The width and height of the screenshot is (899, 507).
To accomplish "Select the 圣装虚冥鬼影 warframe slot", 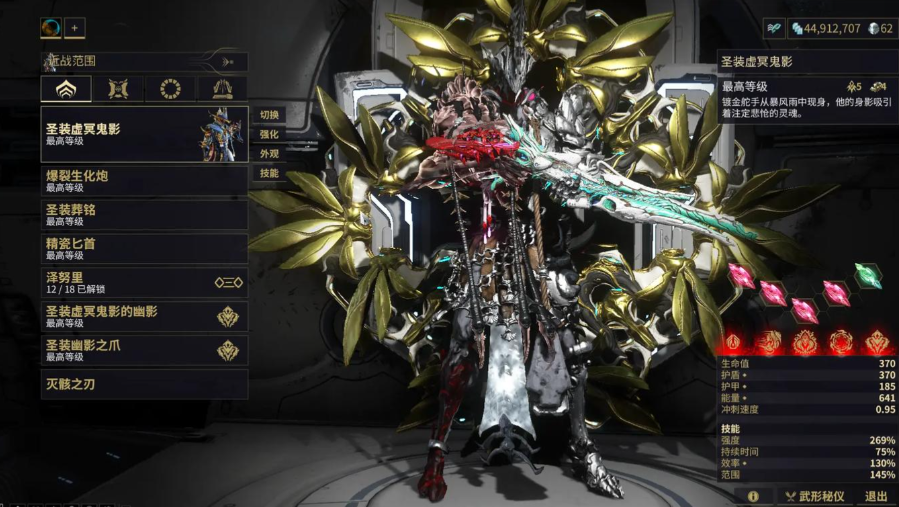I will point(145,134).
